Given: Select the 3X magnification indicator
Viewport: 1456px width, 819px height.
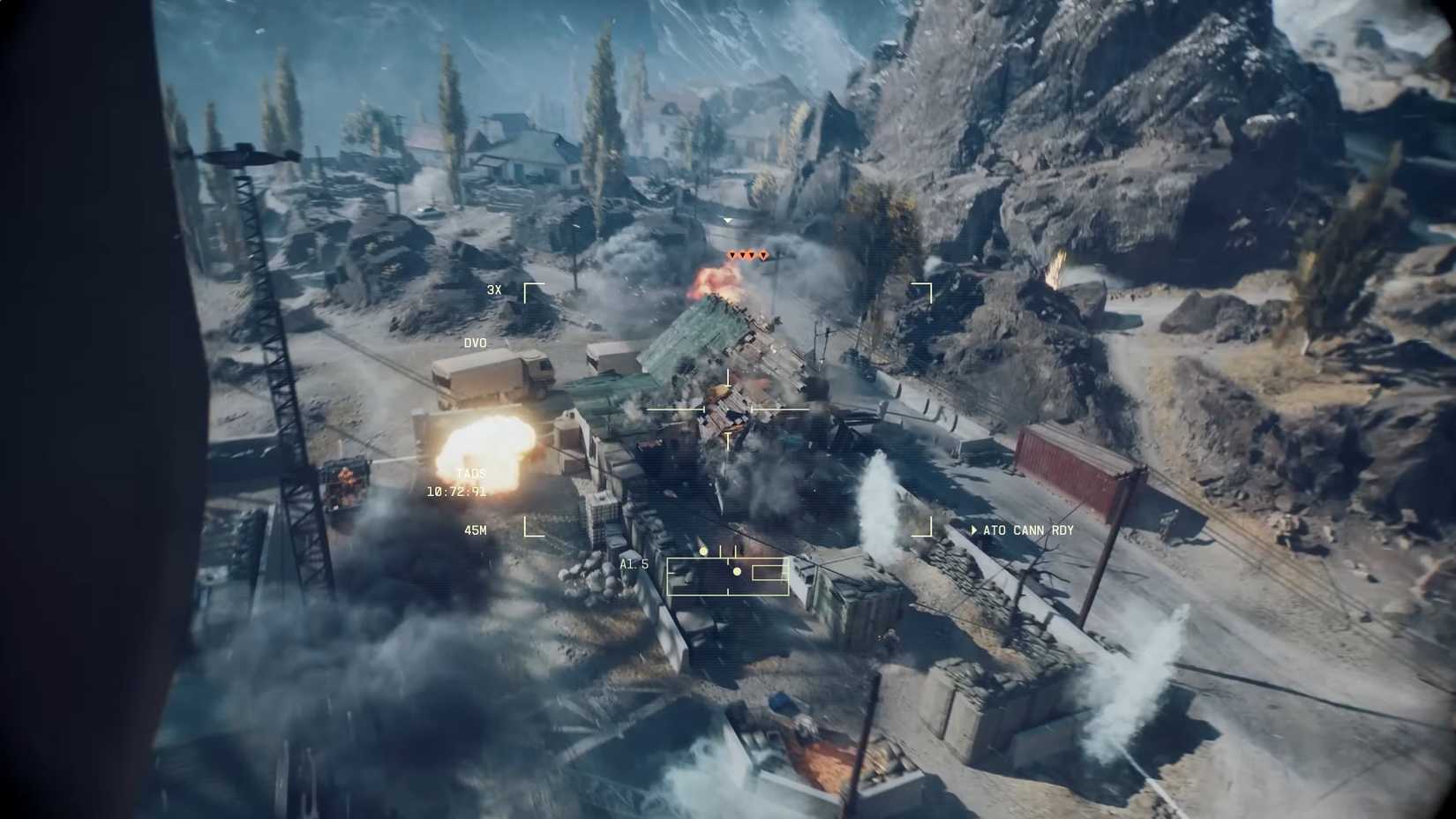Looking at the screenshot, I should 494,289.
